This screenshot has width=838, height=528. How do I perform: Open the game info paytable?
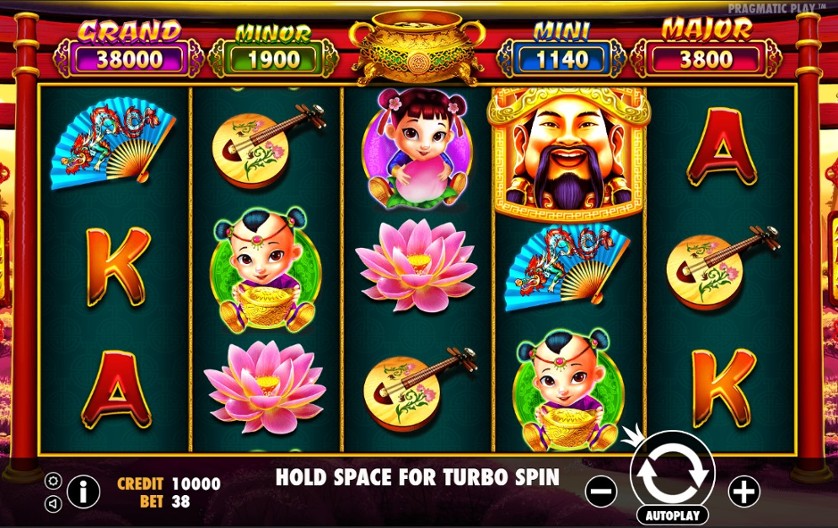pyautogui.click(x=83, y=490)
